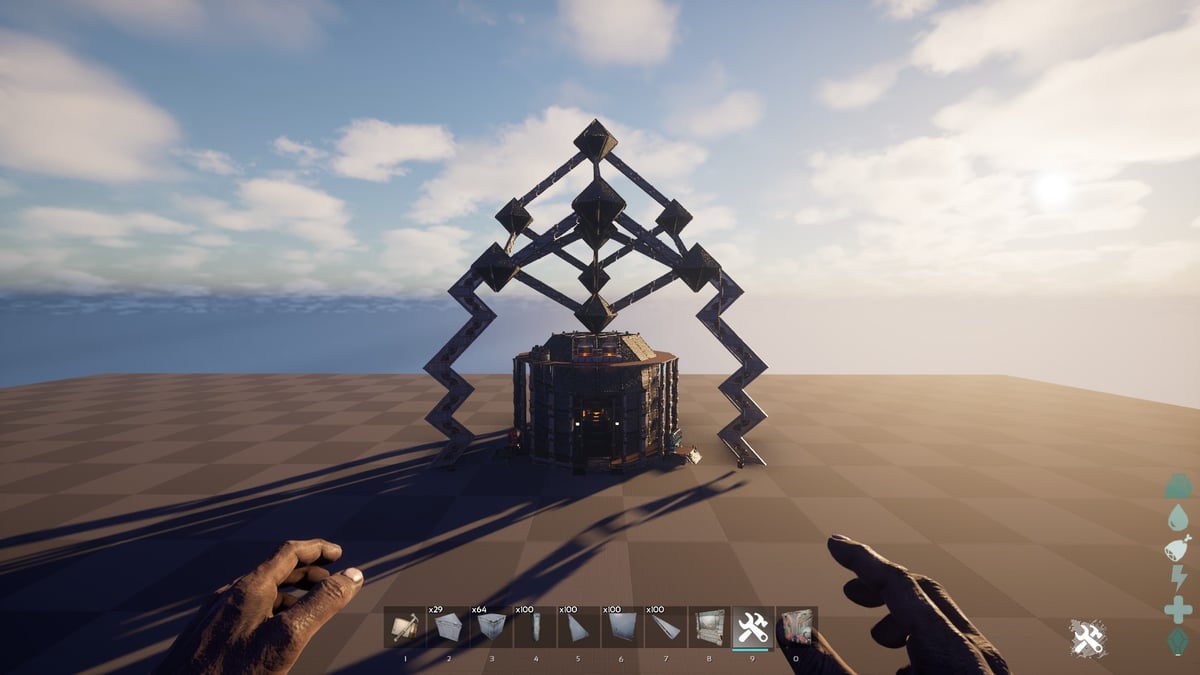Pick the framed wall structure in slot 8
Image resolution: width=1200 pixels, height=675 pixels.
pyautogui.click(x=709, y=627)
